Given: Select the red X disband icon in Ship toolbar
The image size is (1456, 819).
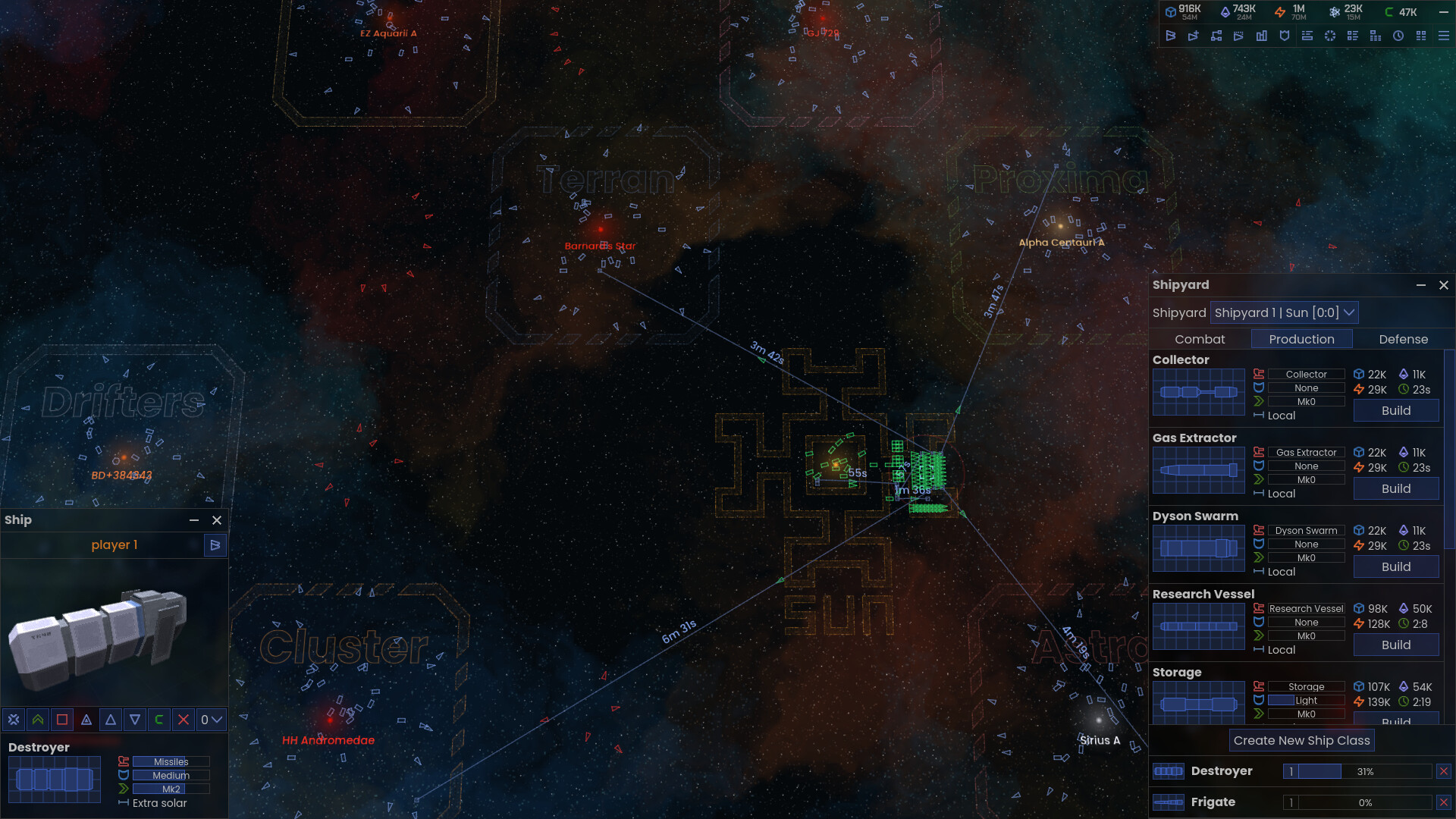Looking at the screenshot, I should pos(183,719).
